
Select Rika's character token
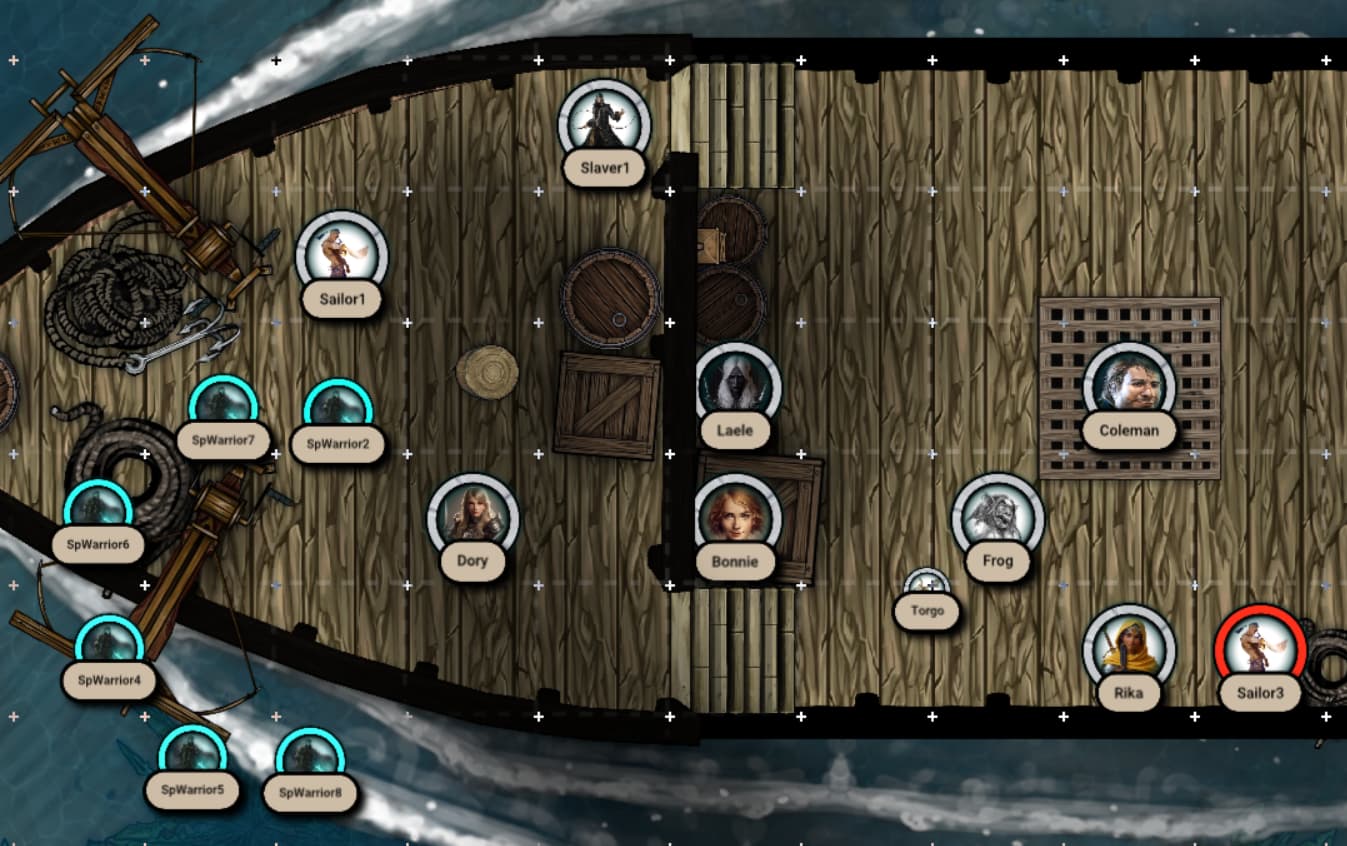pos(1129,650)
